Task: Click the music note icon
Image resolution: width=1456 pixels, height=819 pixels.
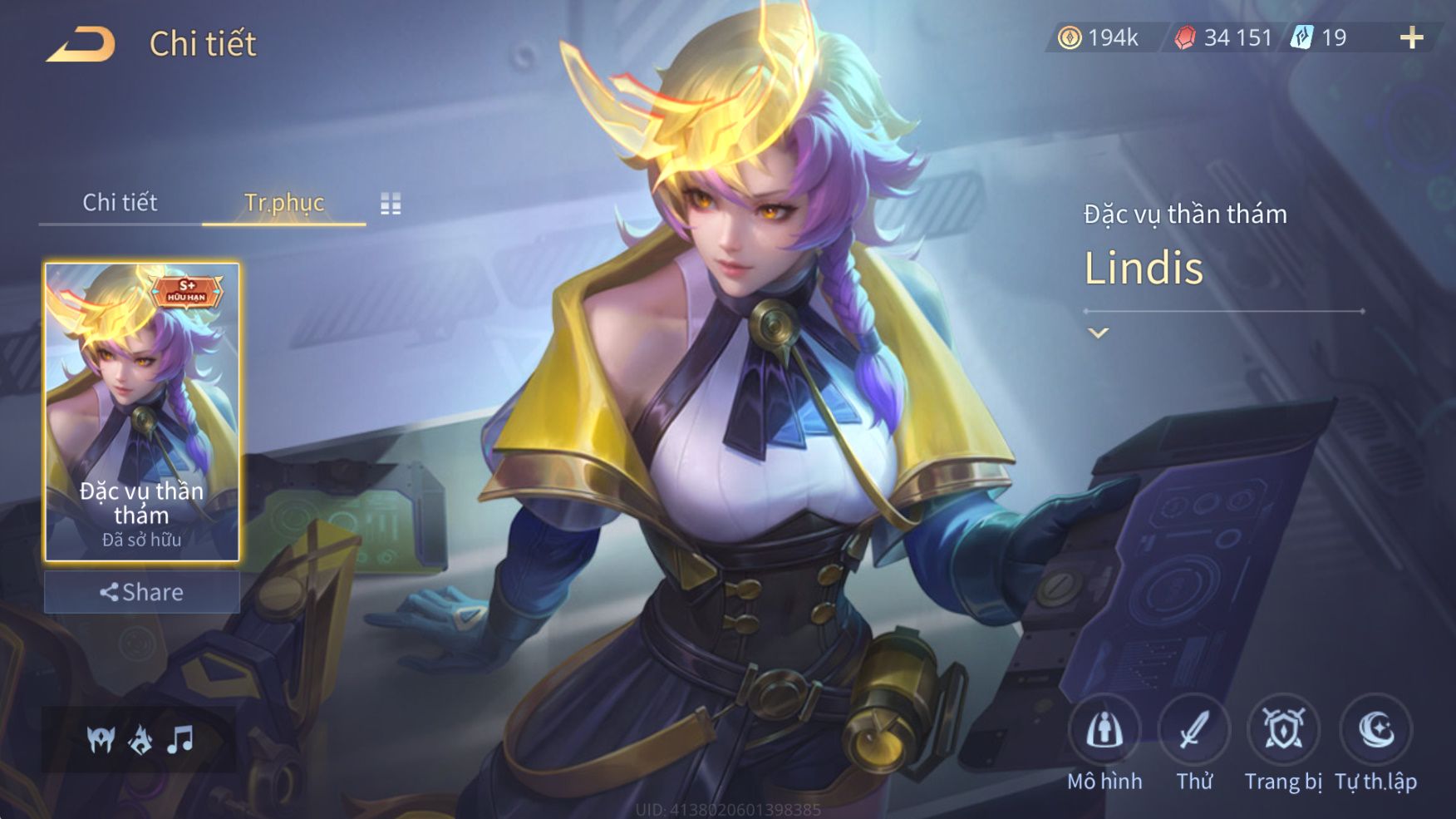Action: click(180, 739)
